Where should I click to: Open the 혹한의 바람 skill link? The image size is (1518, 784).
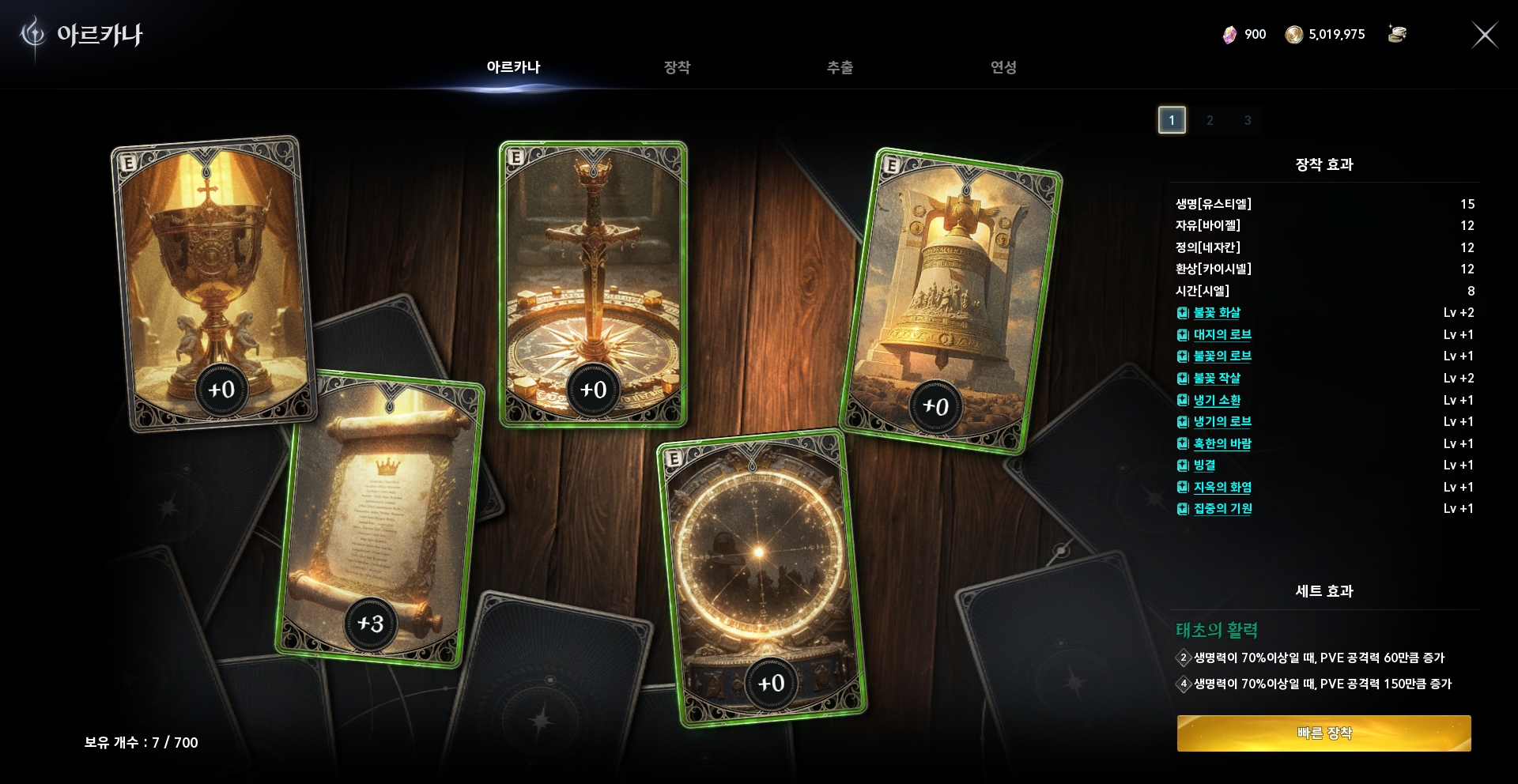[1222, 444]
